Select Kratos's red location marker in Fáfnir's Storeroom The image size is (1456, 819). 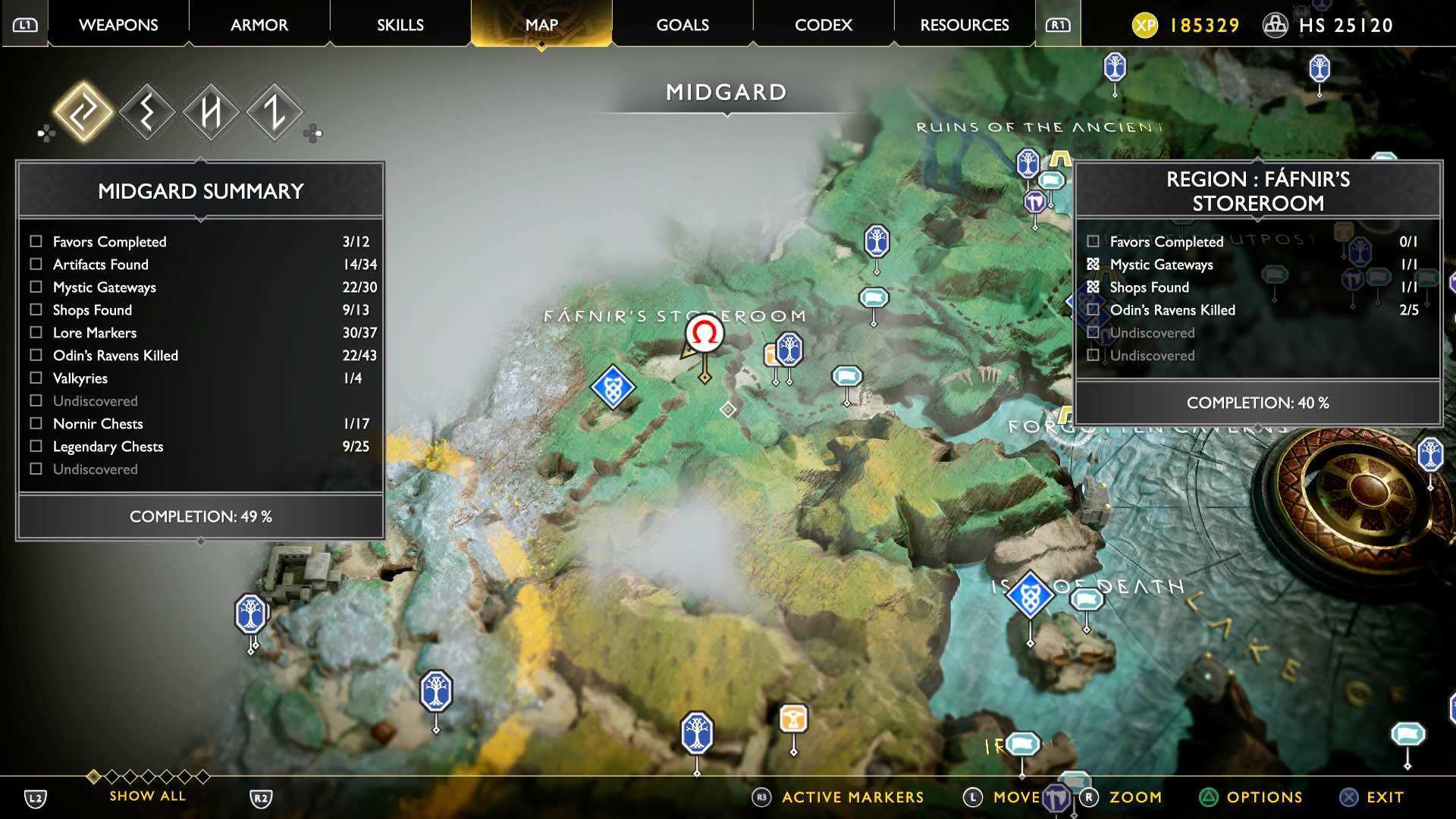point(704,334)
